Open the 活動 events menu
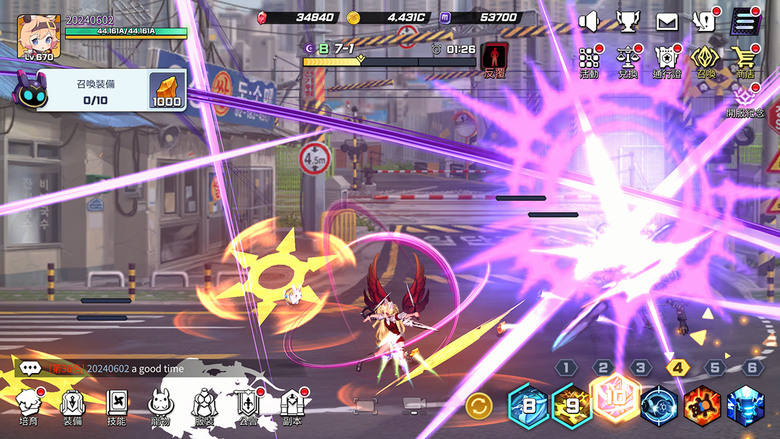The image size is (780, 439). coord(589,61)
